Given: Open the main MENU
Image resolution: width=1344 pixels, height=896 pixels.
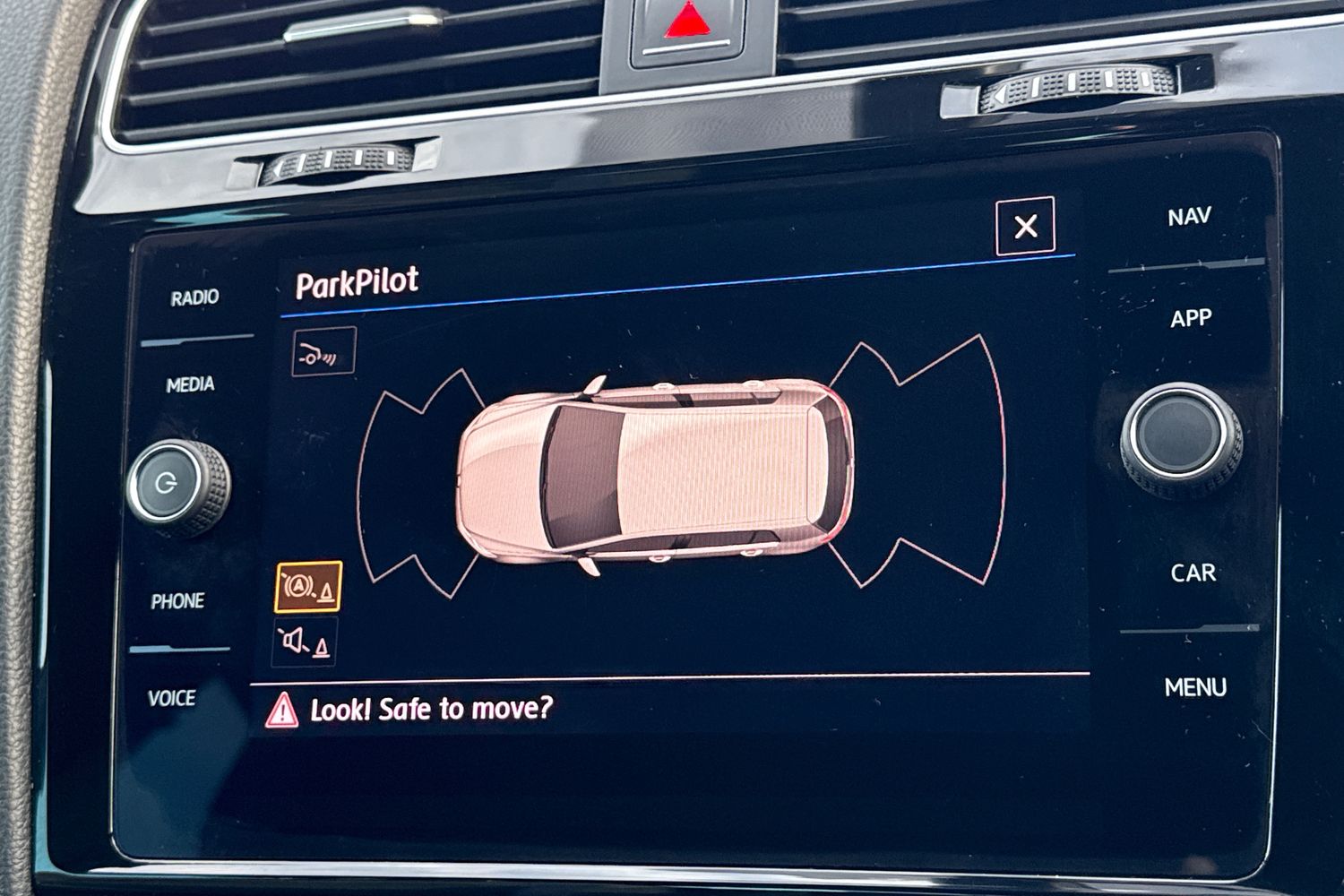Looking at the screenshot, I should click(1194, 687).
